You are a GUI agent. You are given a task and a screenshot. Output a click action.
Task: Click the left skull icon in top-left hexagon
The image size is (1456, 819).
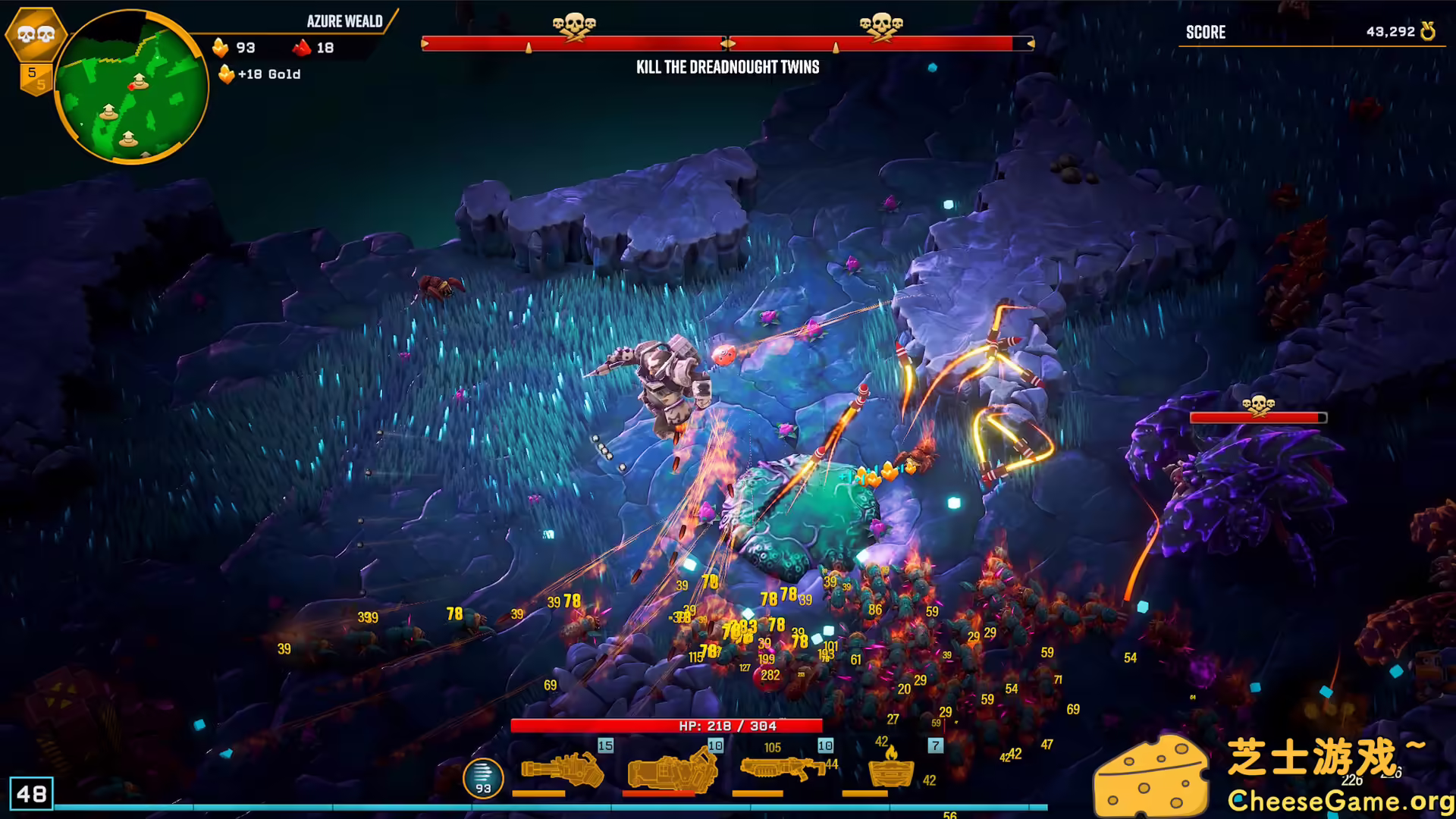click(24, 33)
